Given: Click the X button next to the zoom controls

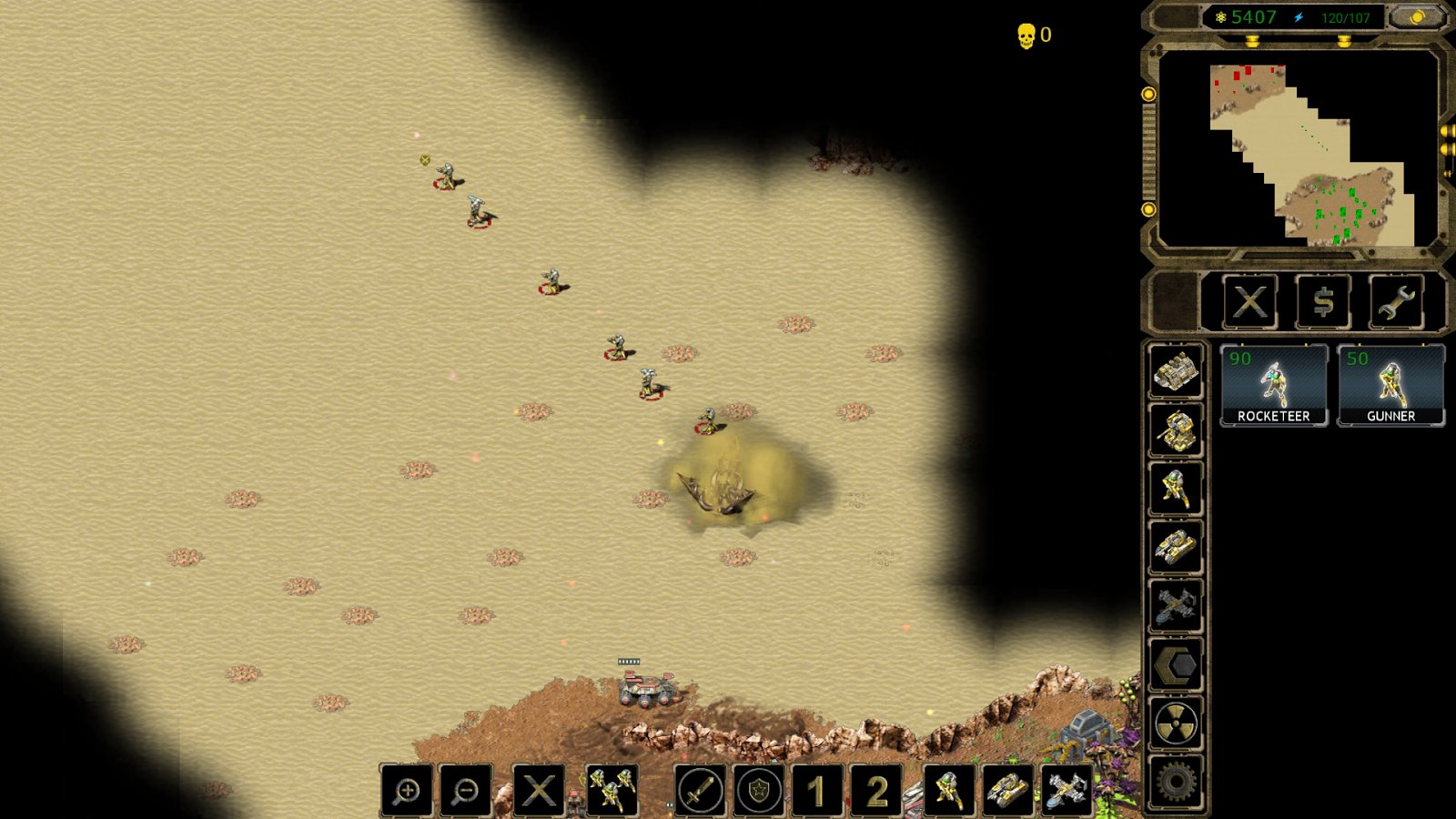Looking at the screenshot, I should pyautogui.click(x=538, y=791).
